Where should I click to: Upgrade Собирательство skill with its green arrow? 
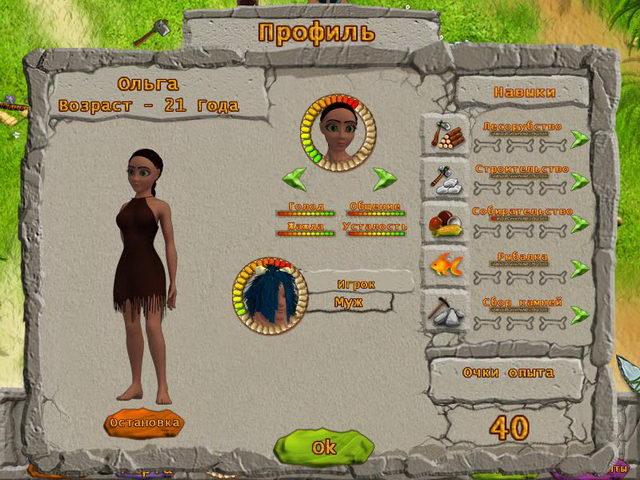click(x=580, y=224)
